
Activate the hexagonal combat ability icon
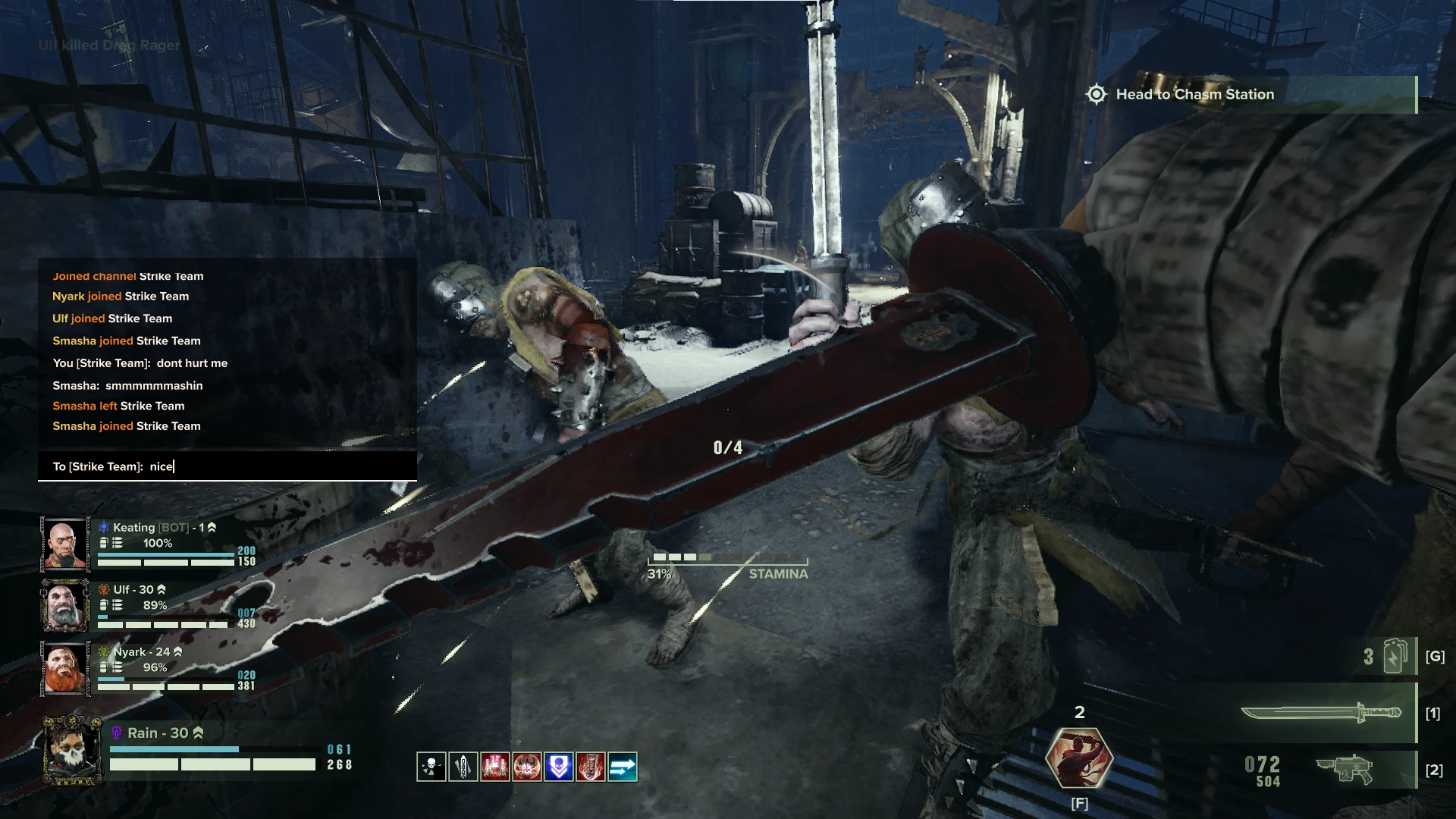click(1079, 758)
